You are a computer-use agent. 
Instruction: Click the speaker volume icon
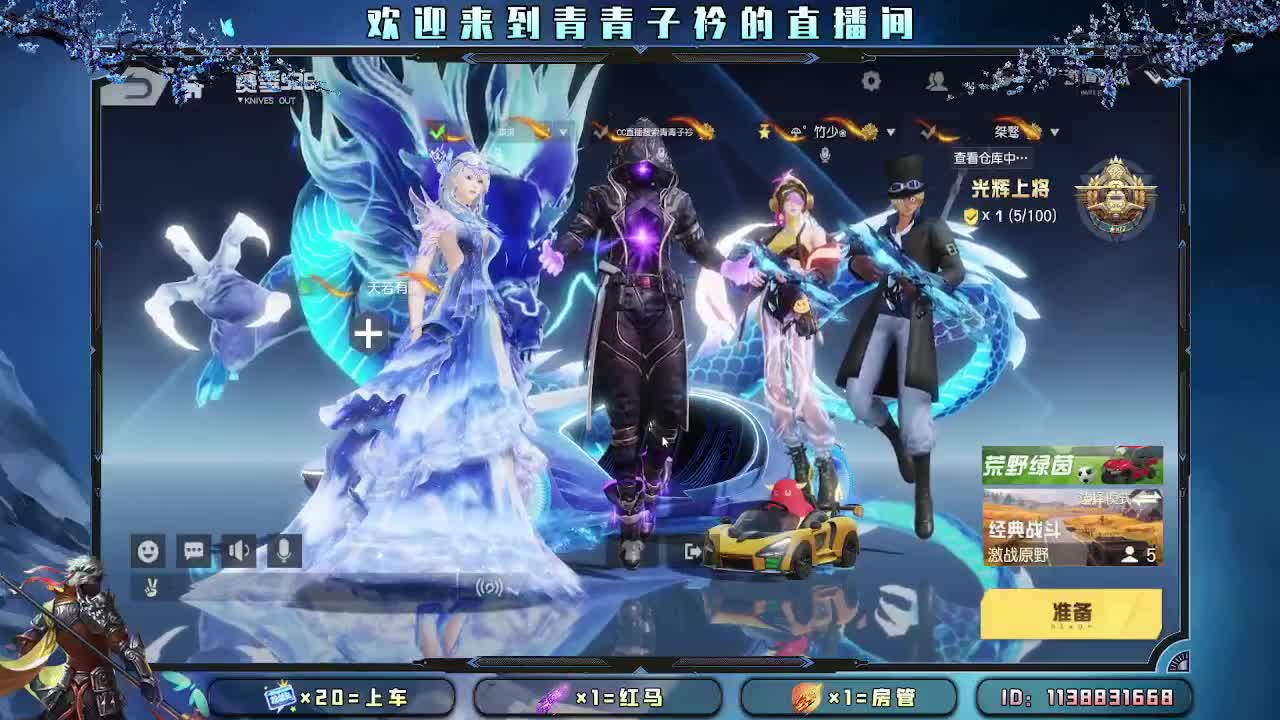(237, 550)
